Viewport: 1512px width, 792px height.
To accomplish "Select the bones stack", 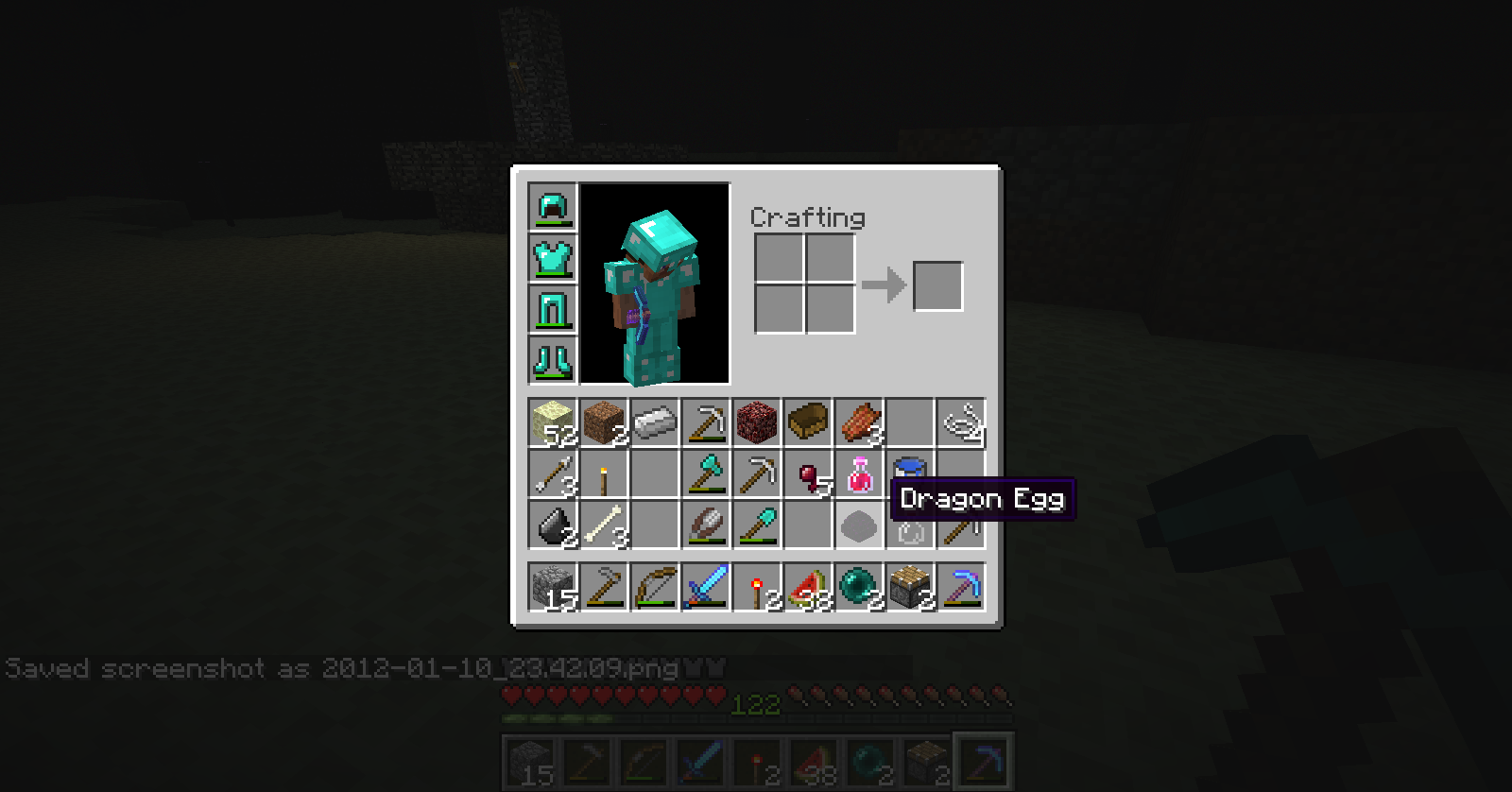I will point(604,525).
